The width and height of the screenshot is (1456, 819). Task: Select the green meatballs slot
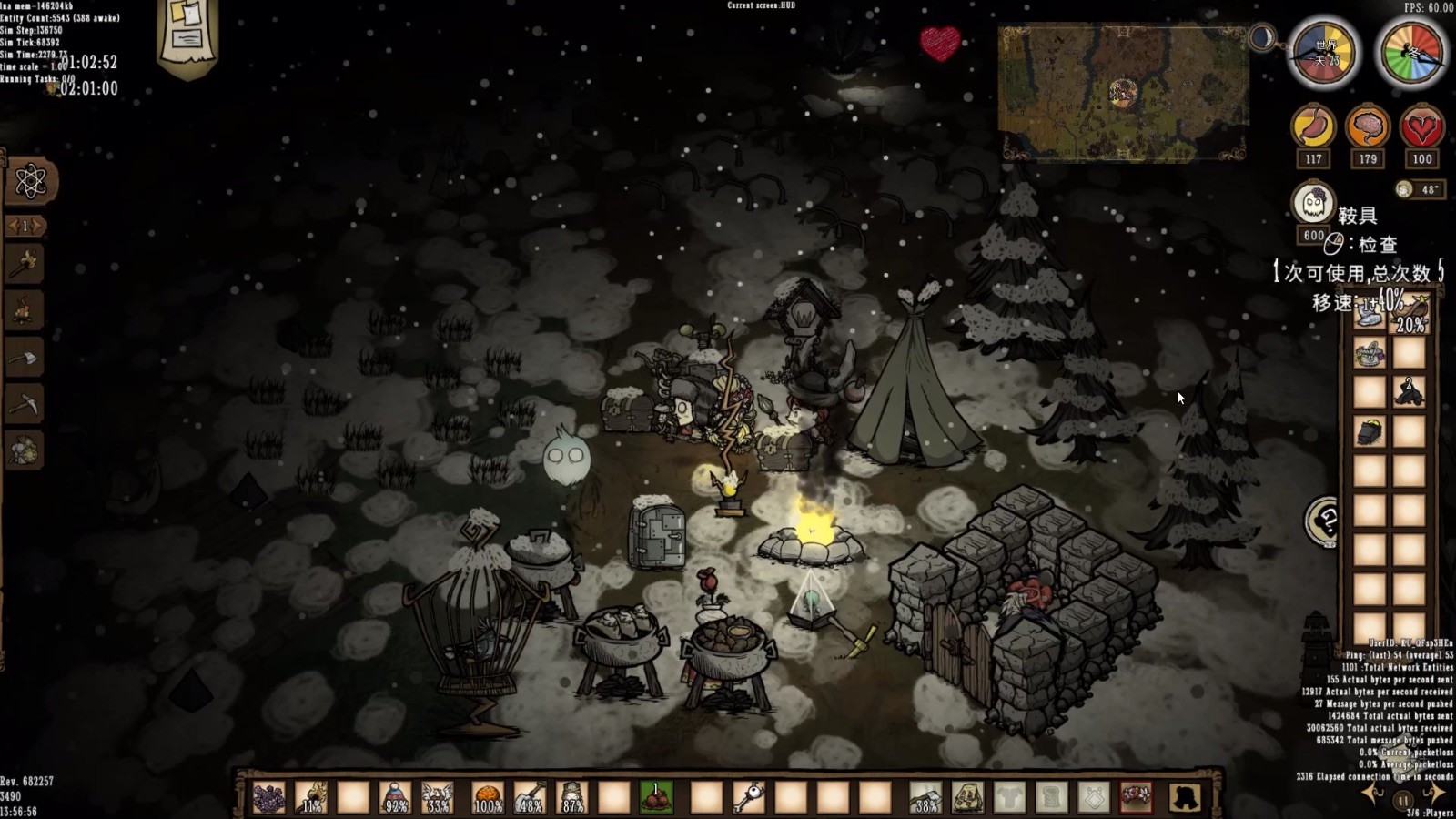[656, 798]
